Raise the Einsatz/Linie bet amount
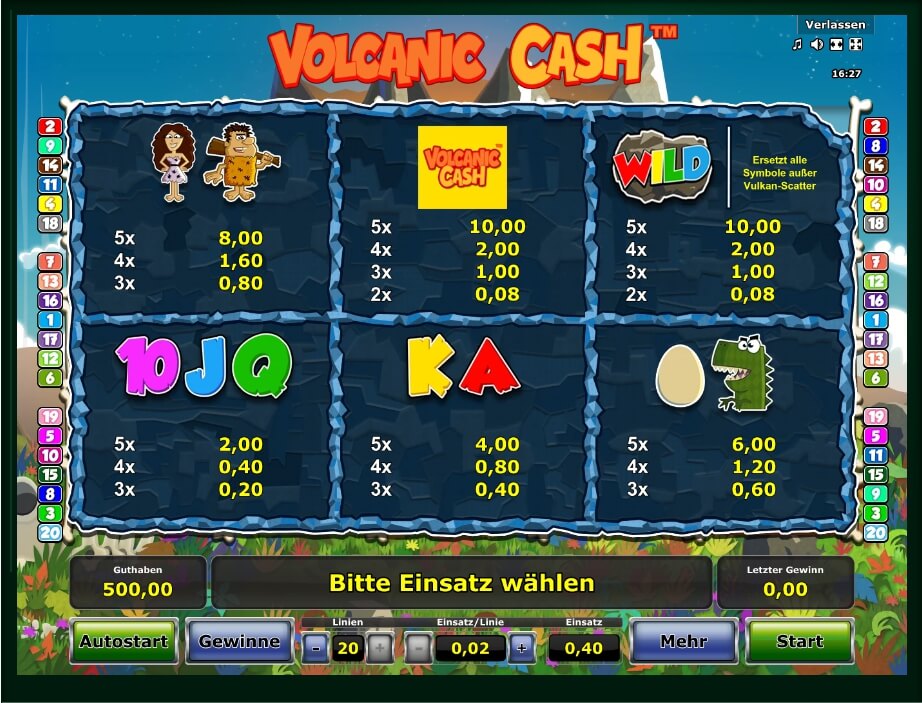 click(x=521, y=647)
